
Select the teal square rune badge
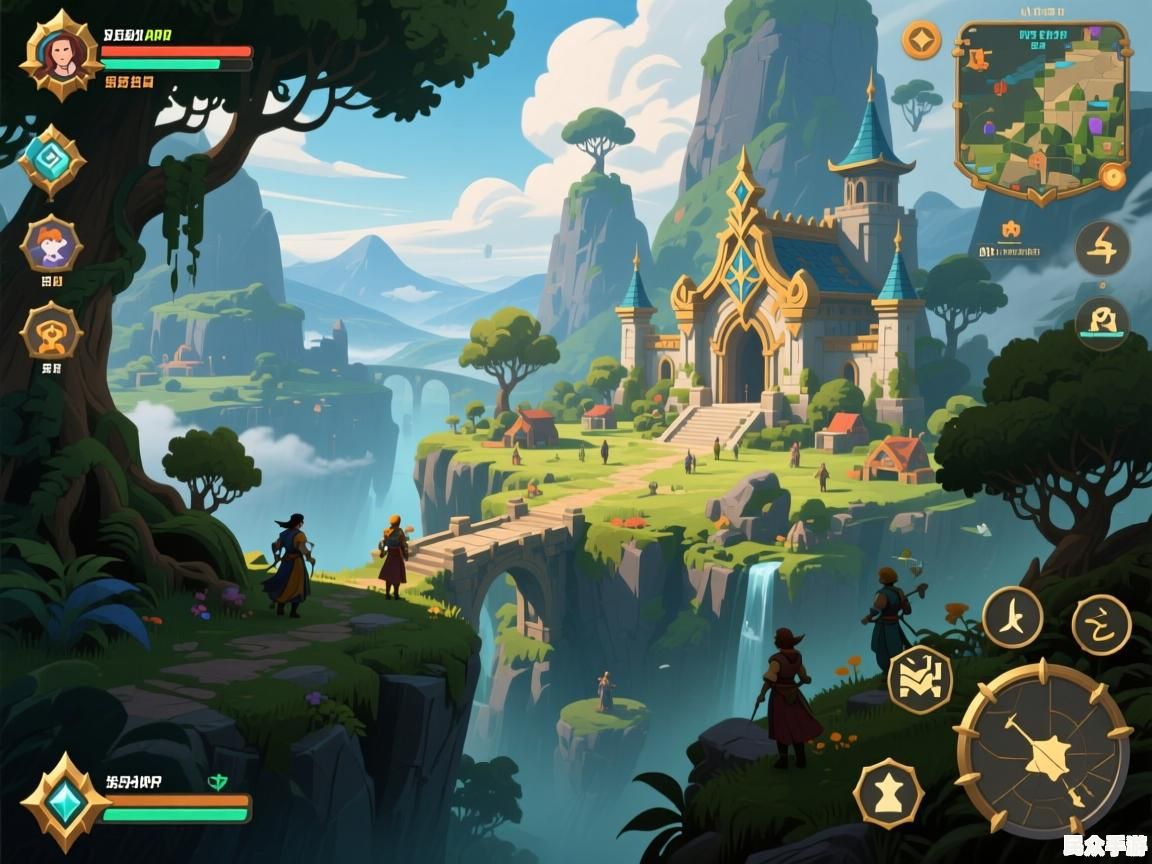(x=52, y=160)
